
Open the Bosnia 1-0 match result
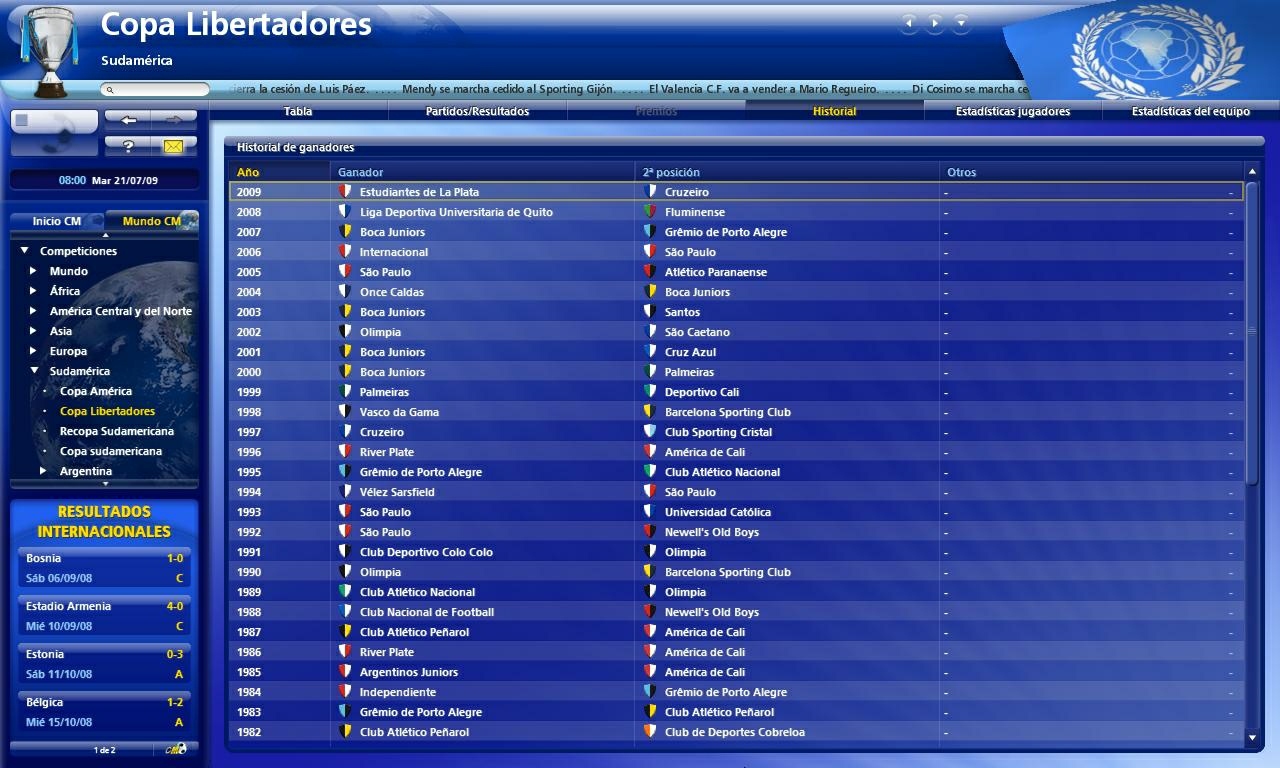(x=103, y=567)
